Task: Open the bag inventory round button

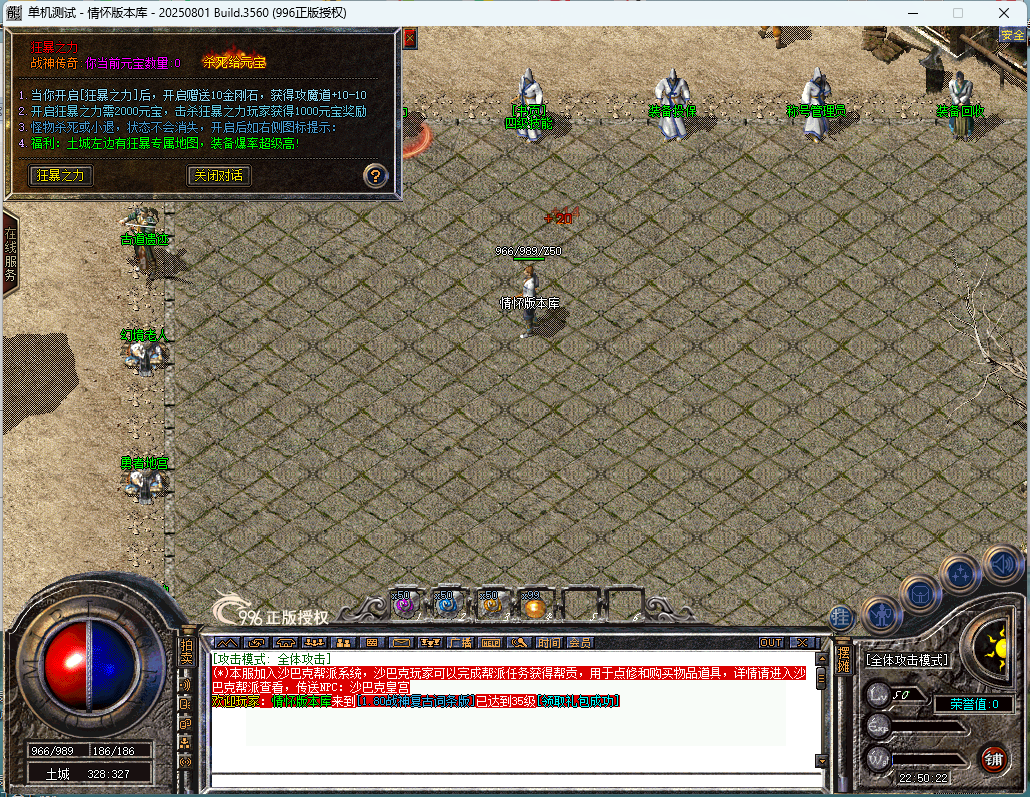Action: coord(919,593)
